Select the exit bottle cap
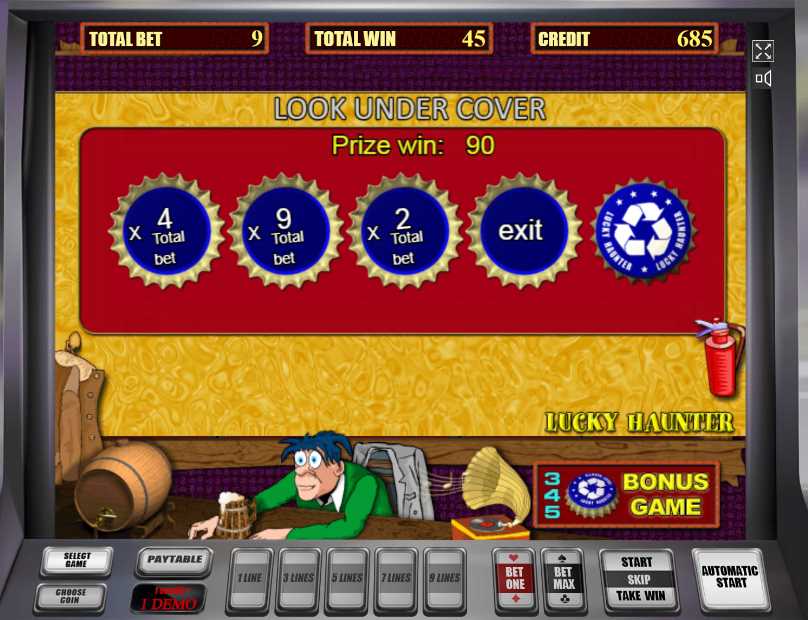 pos(522,231)
